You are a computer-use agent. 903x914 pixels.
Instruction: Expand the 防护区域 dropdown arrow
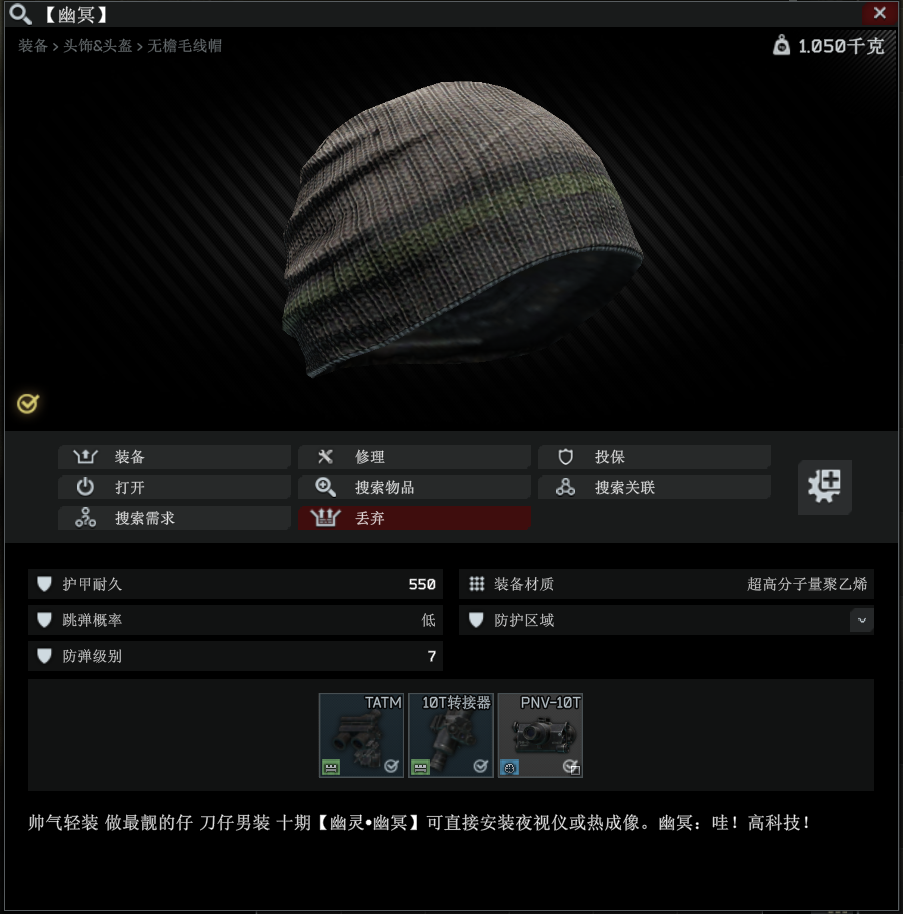click(861, 620)
